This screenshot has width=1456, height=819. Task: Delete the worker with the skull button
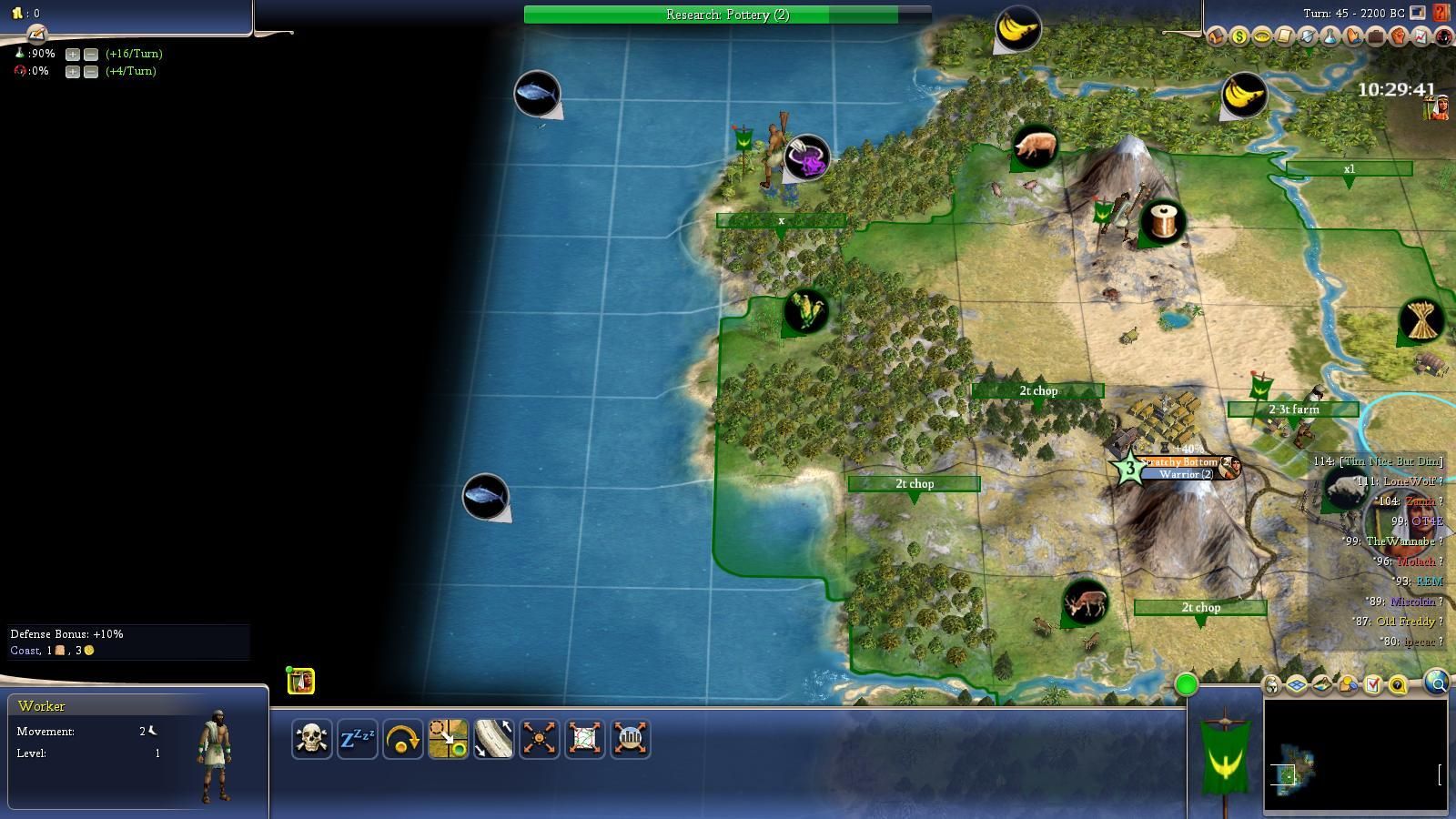point(311,738)
